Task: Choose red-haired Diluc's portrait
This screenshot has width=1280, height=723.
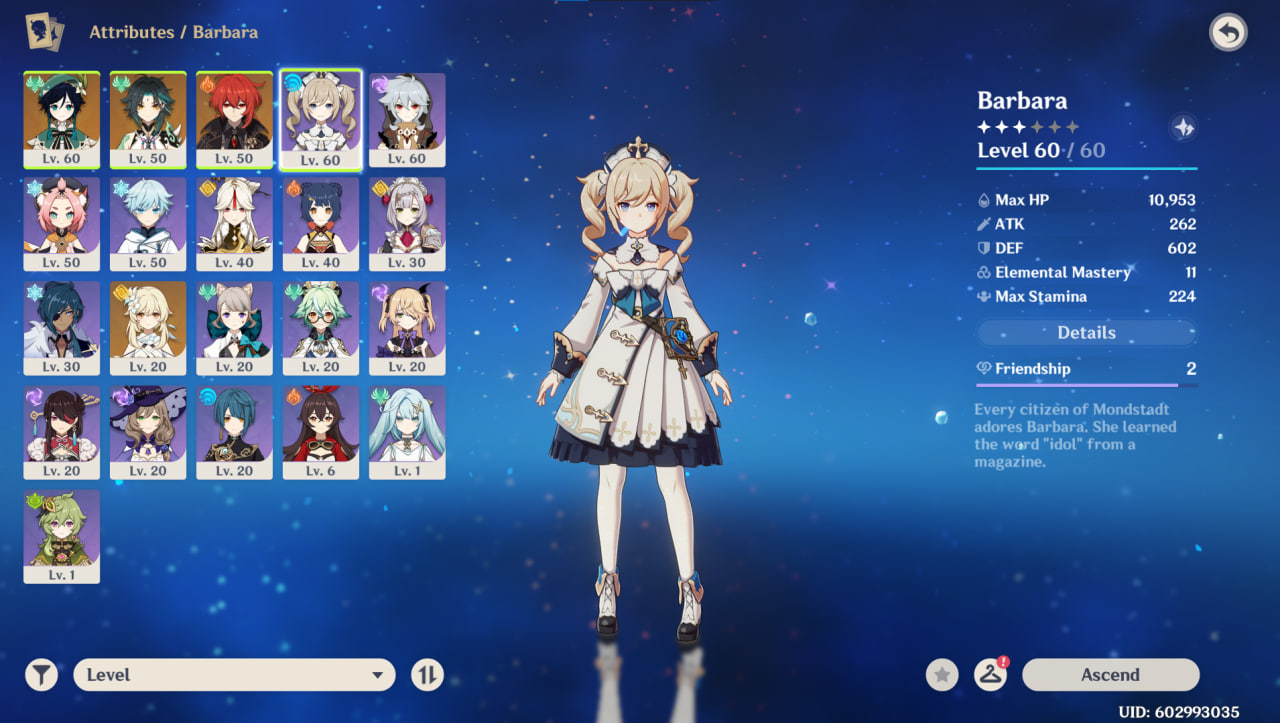Action: coord(234,119)
